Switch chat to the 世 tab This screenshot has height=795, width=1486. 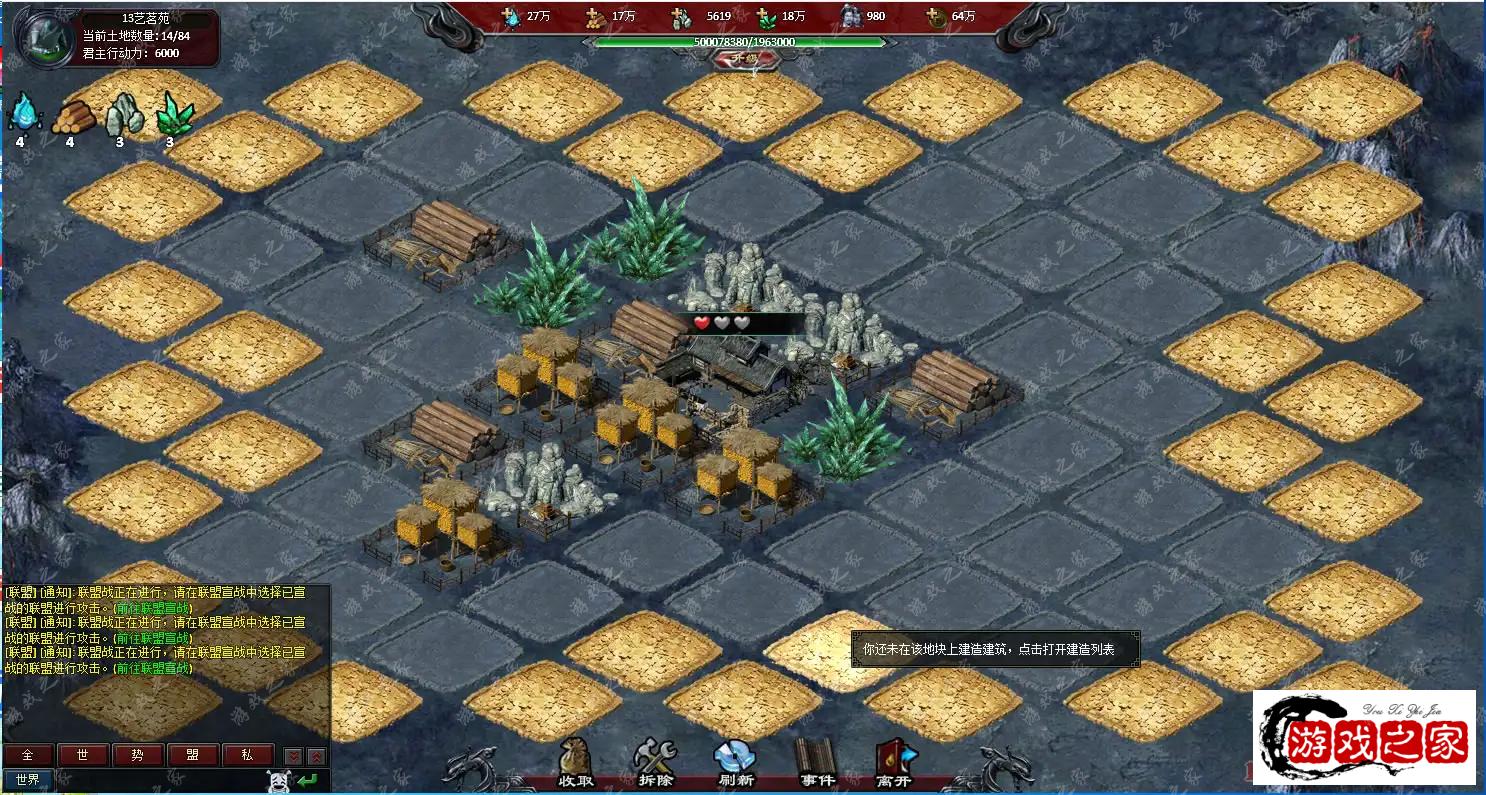click(82, 755)
